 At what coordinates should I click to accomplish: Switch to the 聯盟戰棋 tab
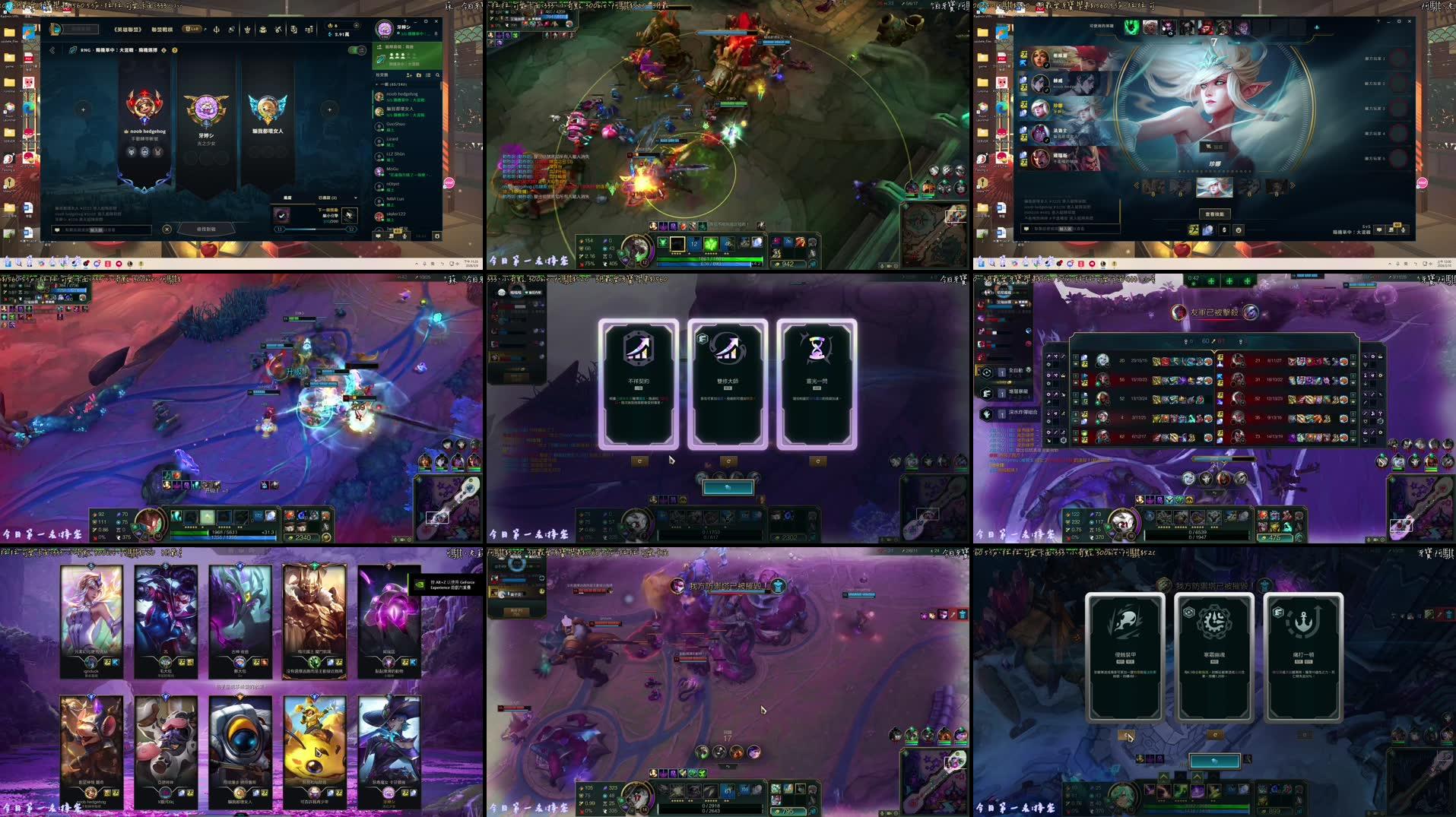coord(163,30)
